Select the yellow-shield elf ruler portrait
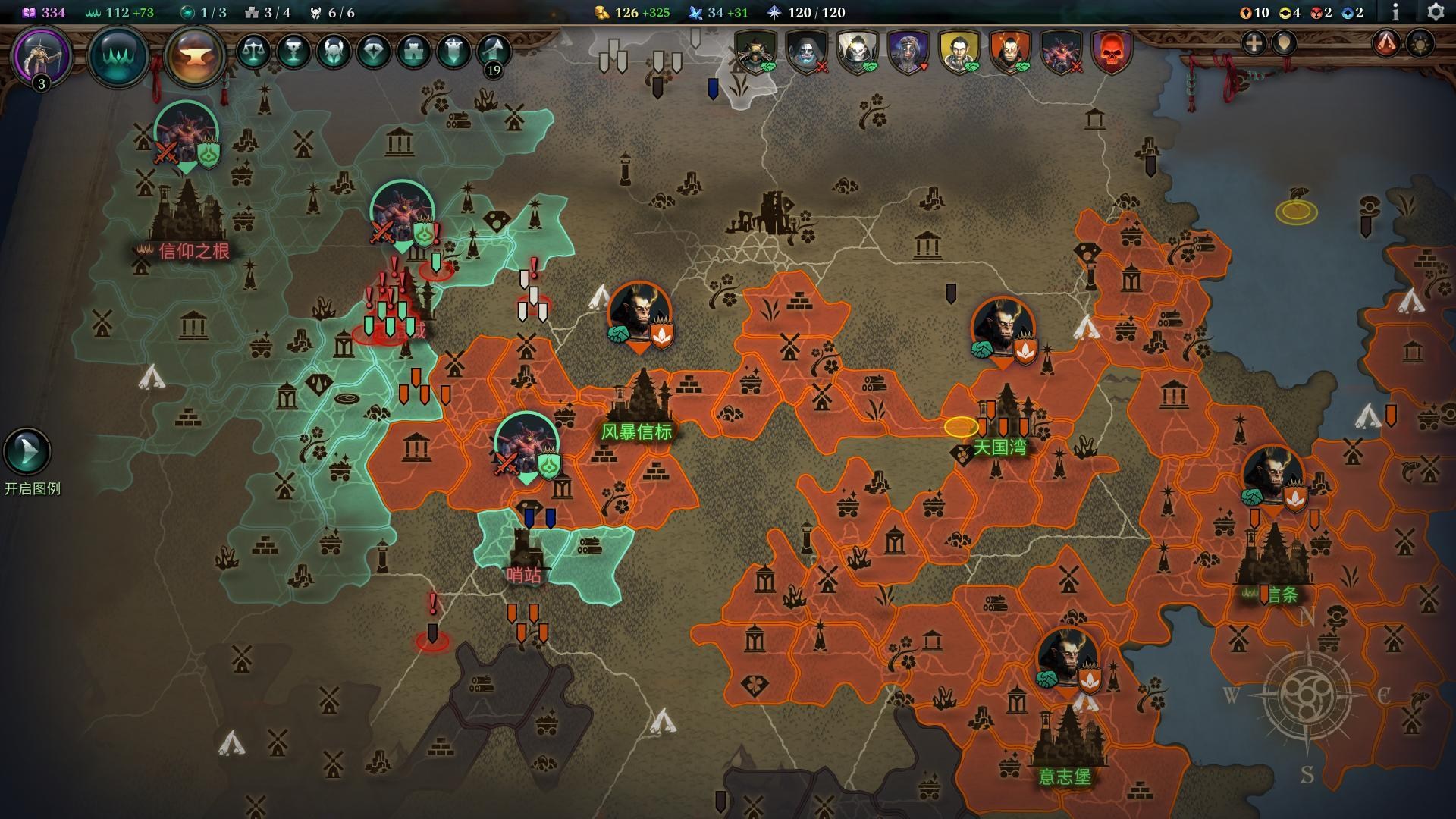1456x819 pixels. (959, 52)
